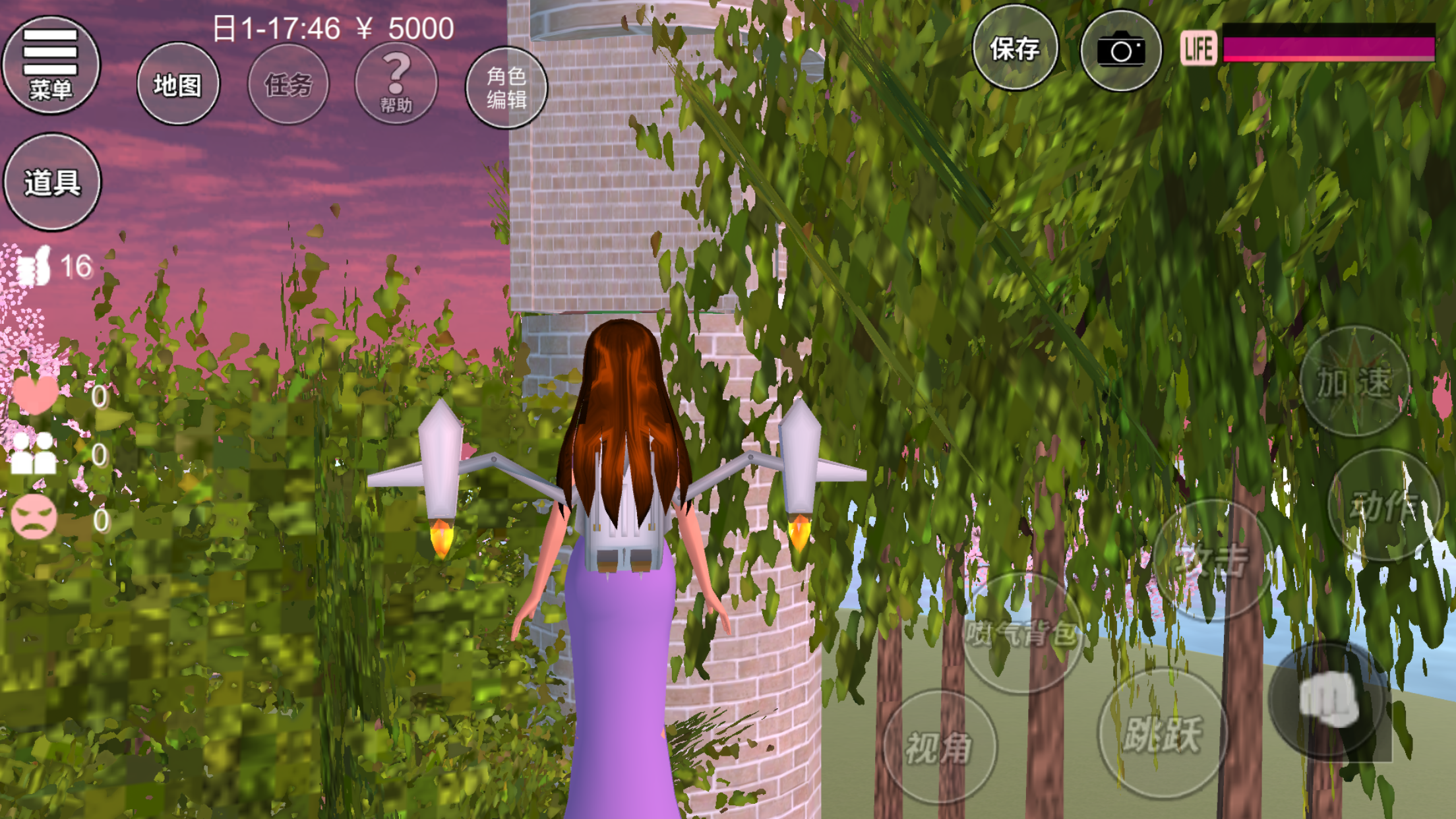Take a screenshot with the camera button
The height and width of the screenshot is (819, 1456).
[1120, 51]
